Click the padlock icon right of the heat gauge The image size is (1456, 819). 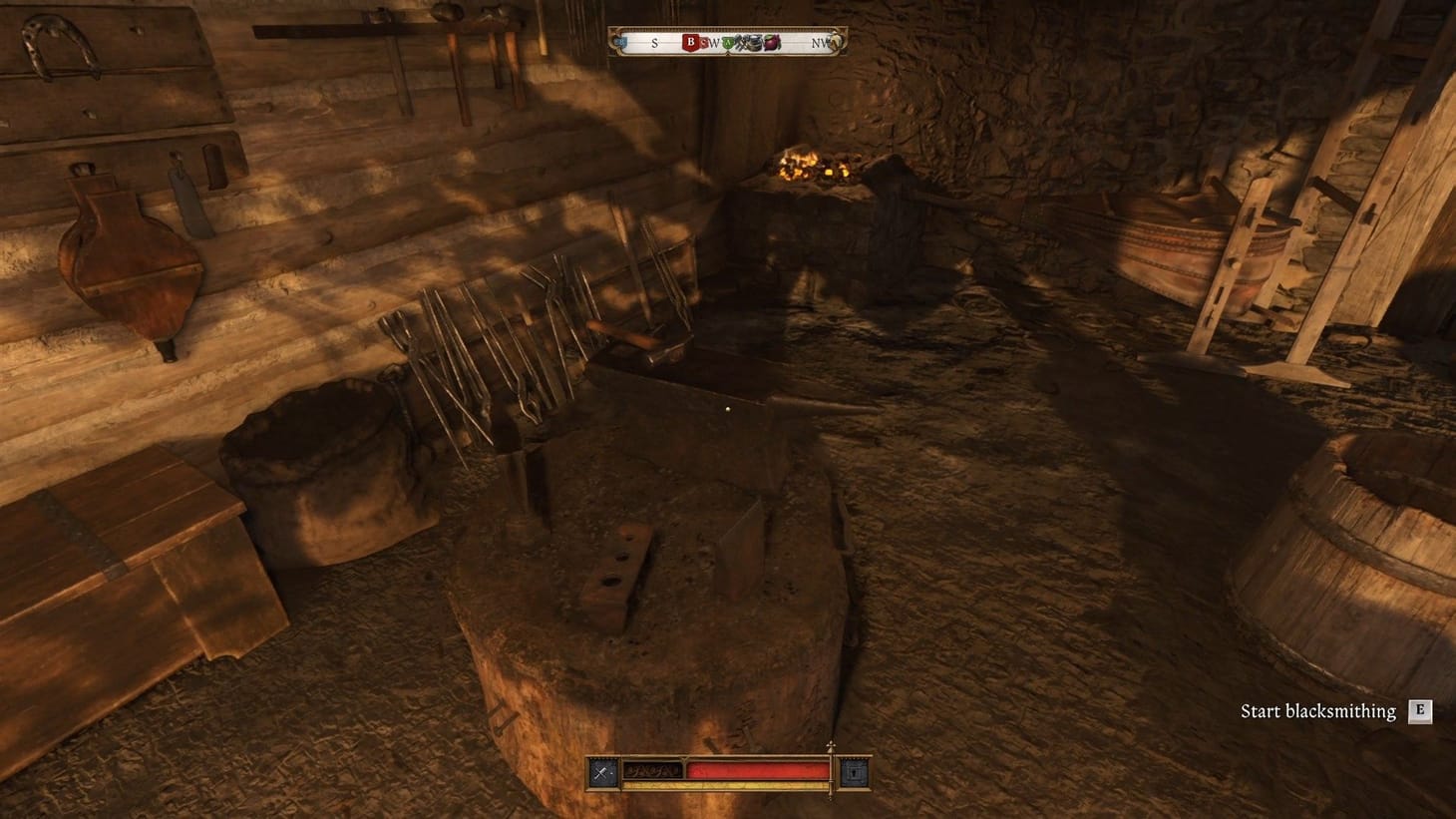[855, 771]
